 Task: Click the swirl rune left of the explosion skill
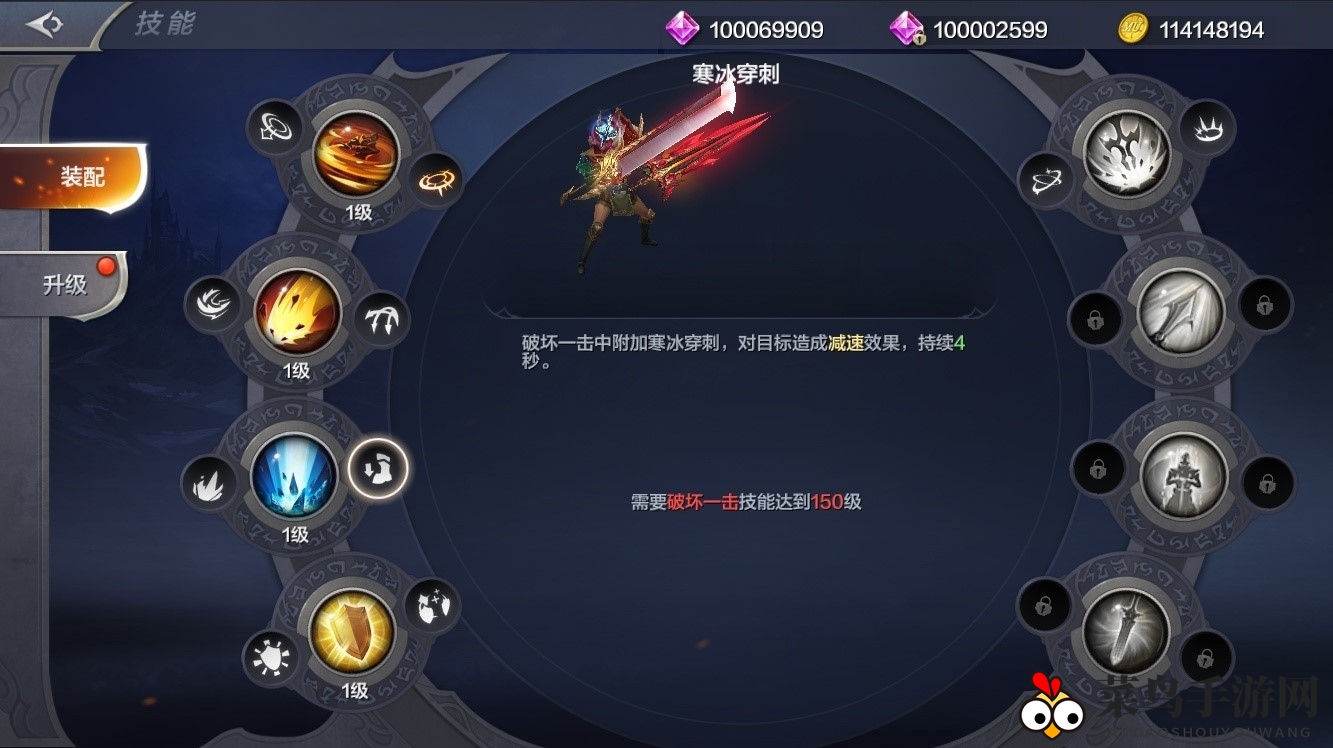click(x=1048, y=180)
